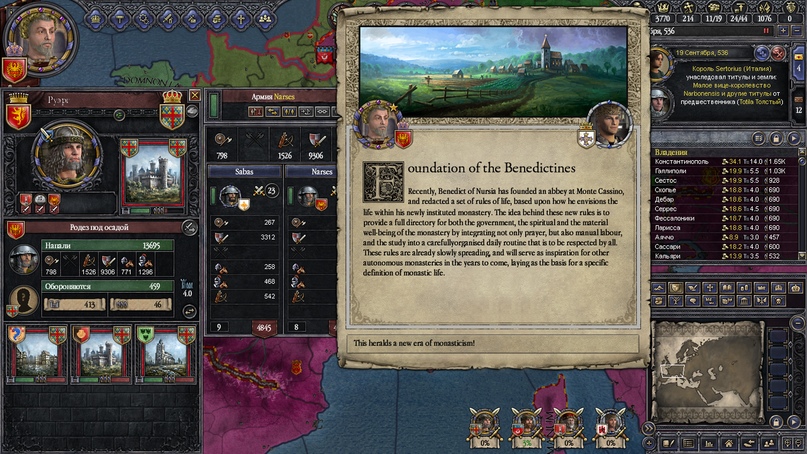Close the Руэрк province panel
The width and height of the screenshot is (807, 454).
tap(194, 96)
